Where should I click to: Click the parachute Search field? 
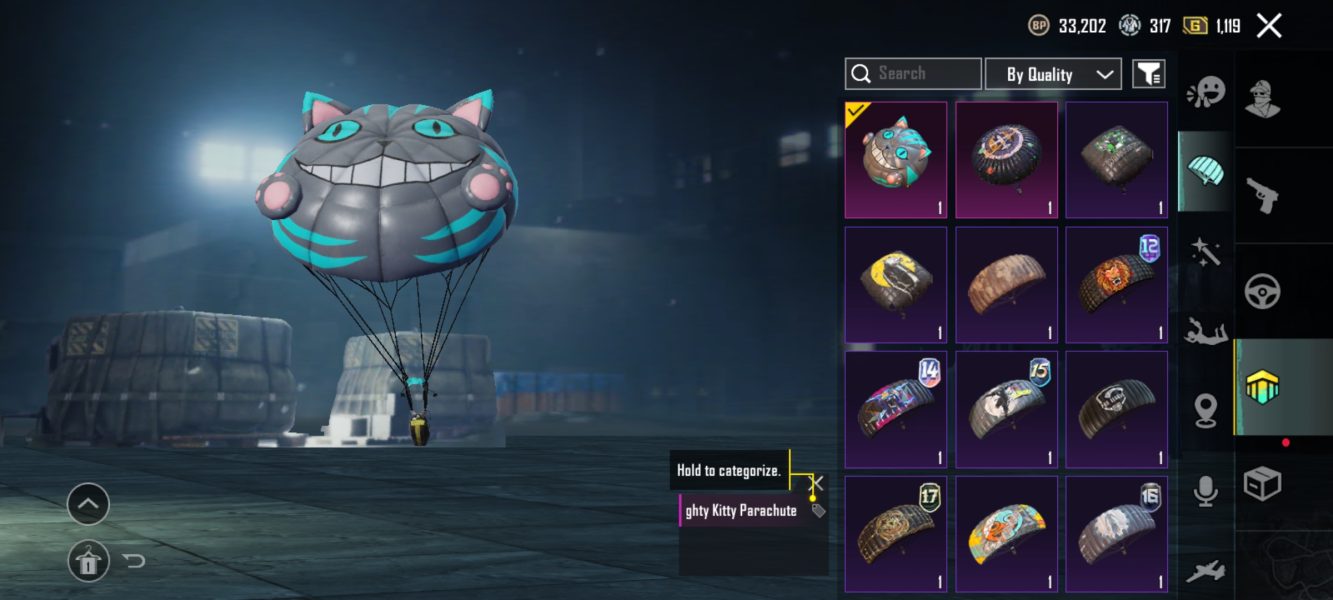pyautogui.click(x=913, y=74)
